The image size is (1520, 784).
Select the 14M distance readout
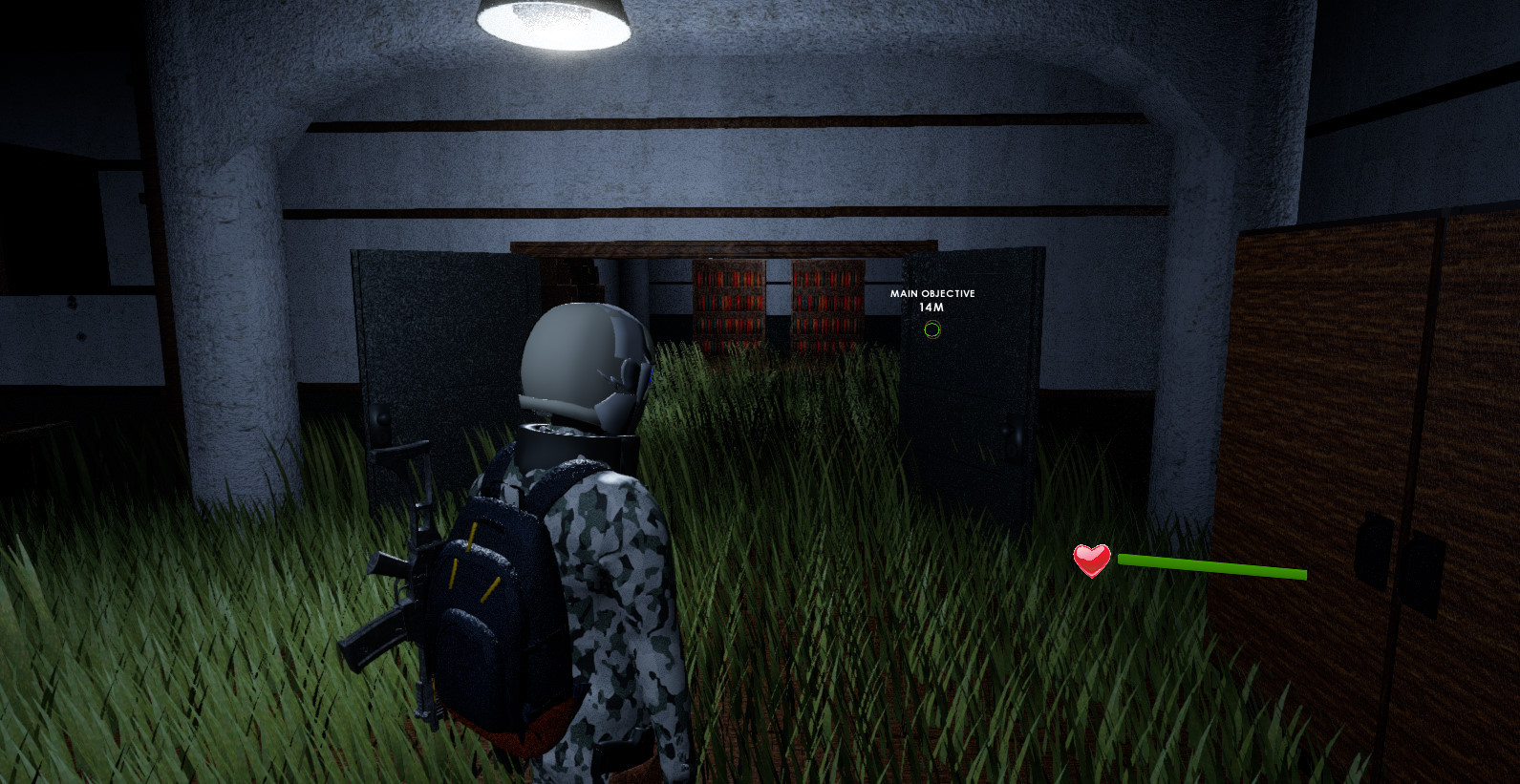coord(931,307)
